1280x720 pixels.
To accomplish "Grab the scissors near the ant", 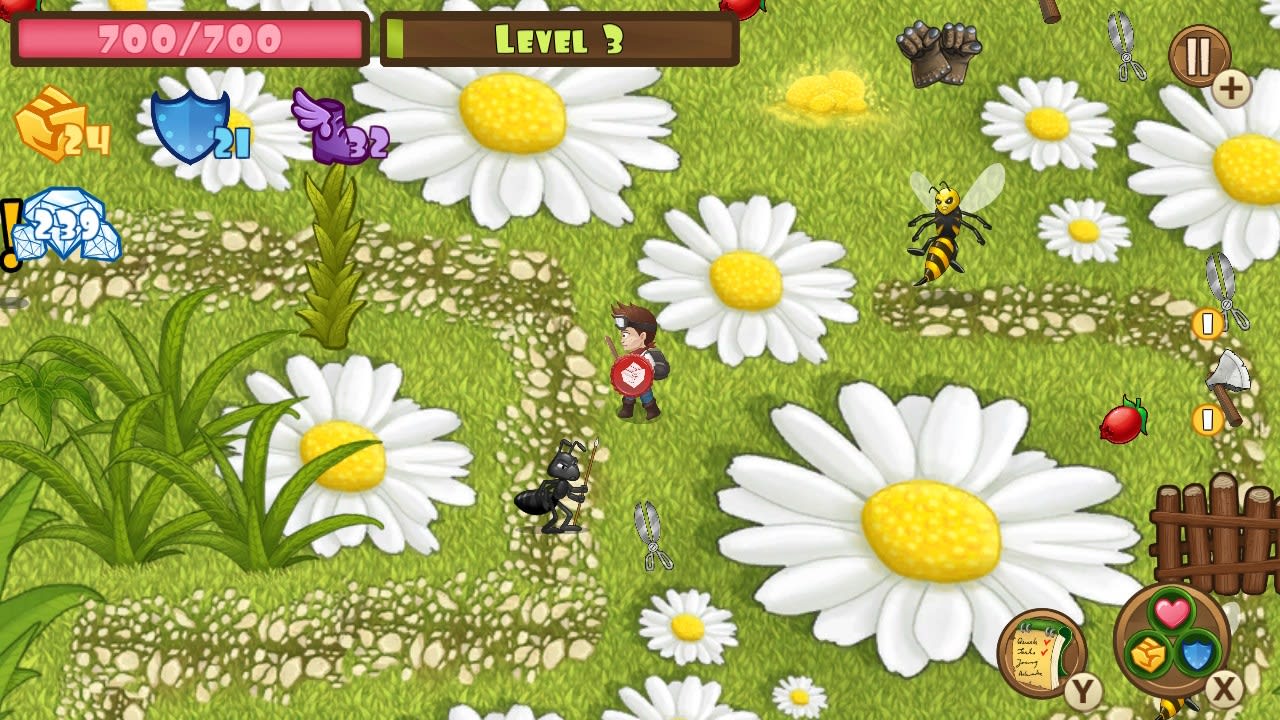I will click(x=652, y=535).
